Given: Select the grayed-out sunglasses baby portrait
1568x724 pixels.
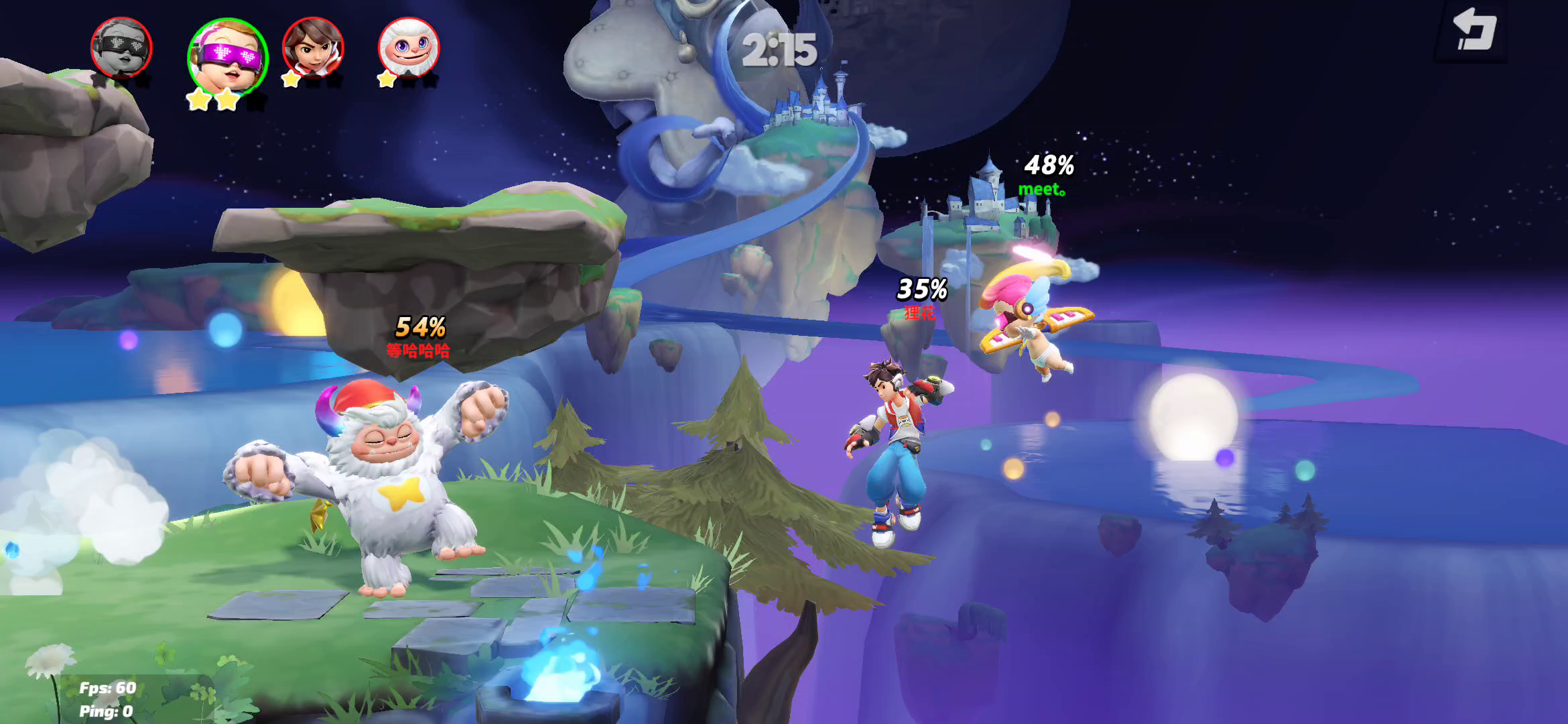Looking at the screenshot, I should click(x=121, y=48).
